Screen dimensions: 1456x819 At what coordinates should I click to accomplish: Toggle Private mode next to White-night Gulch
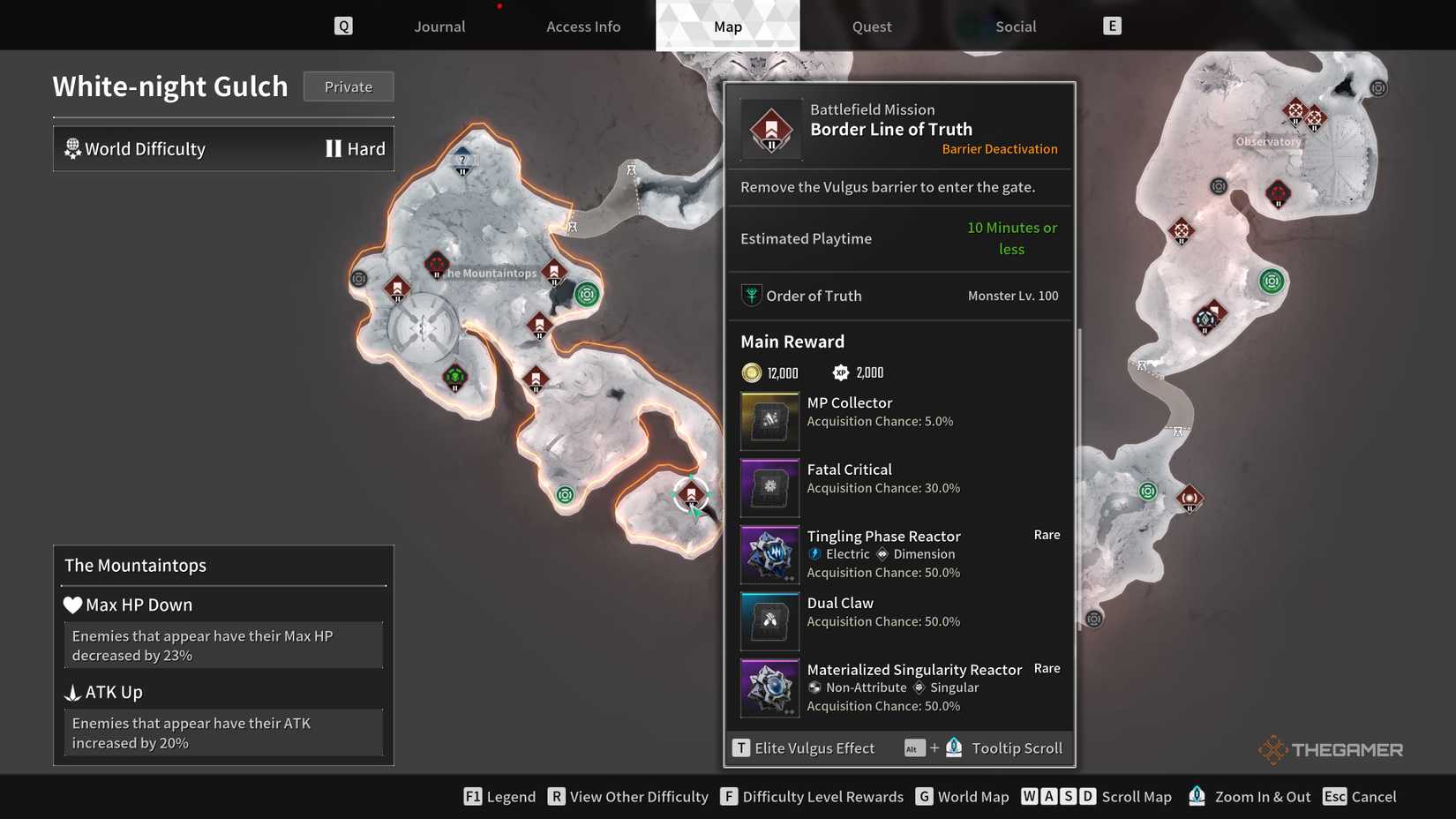point(348,86)
